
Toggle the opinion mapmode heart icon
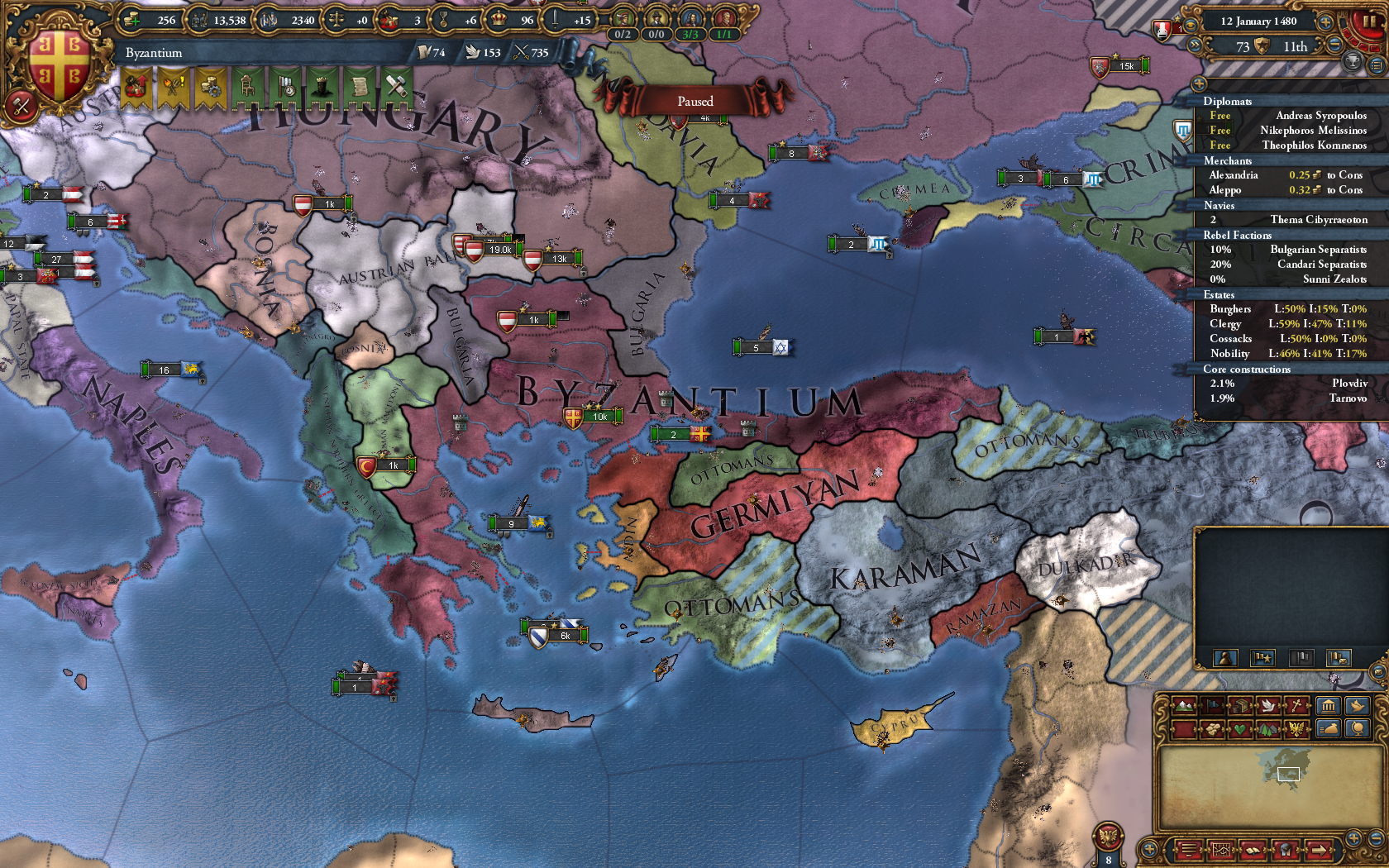[x=1240, y=728]
